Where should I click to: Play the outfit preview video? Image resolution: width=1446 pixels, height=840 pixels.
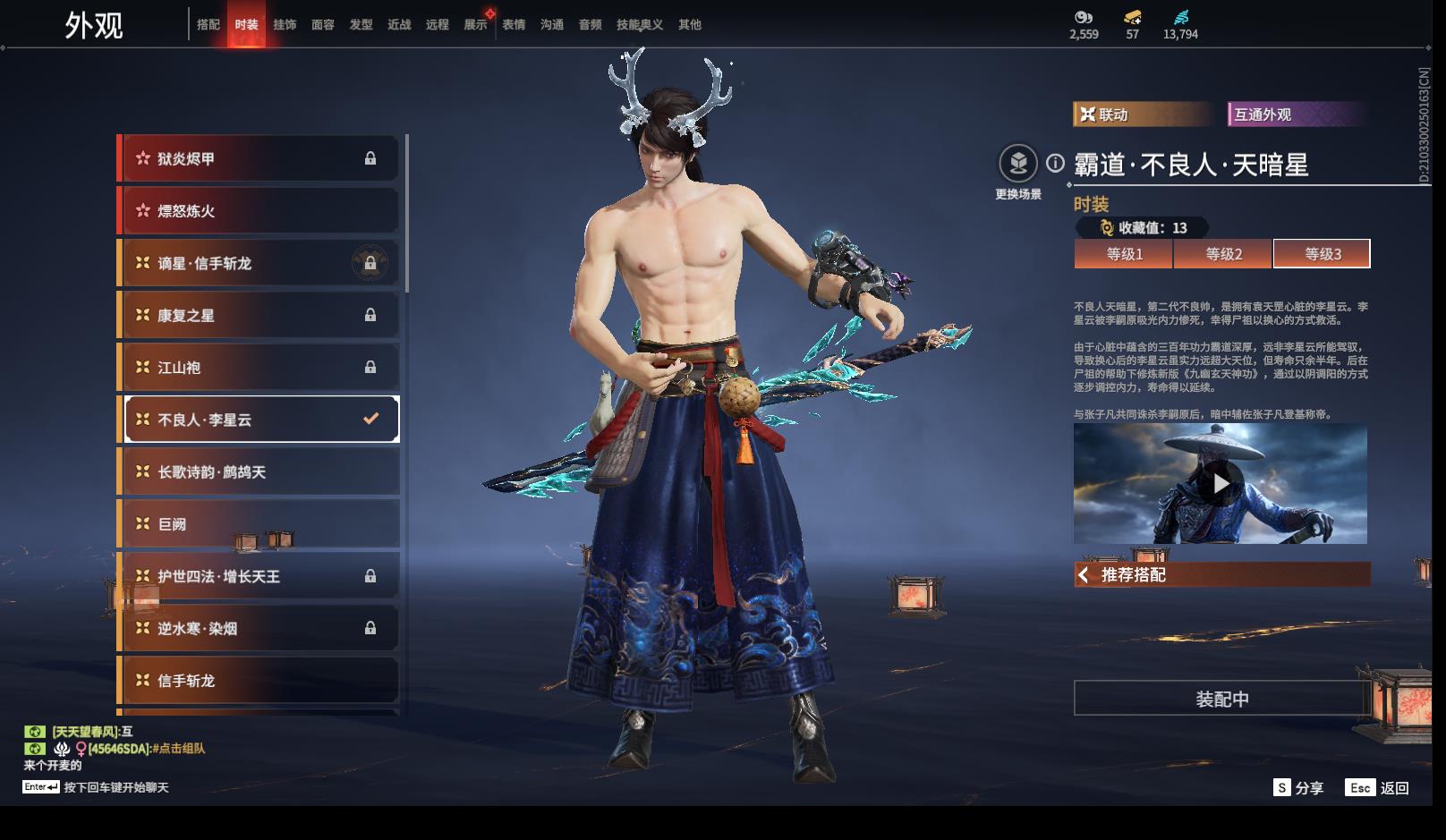tap(1221, 484)
